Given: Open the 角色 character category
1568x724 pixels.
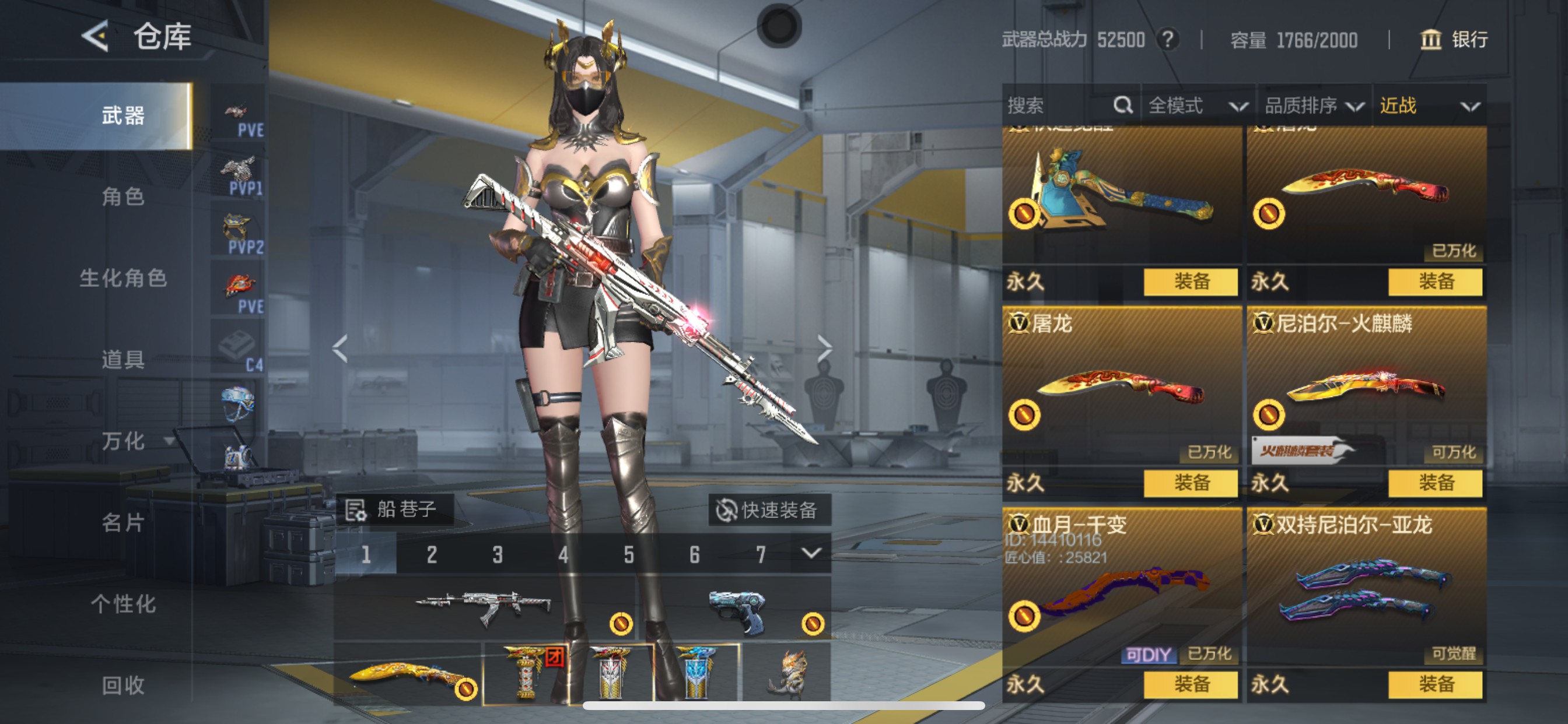Looking at the screenshot, I should click(123, 196).
